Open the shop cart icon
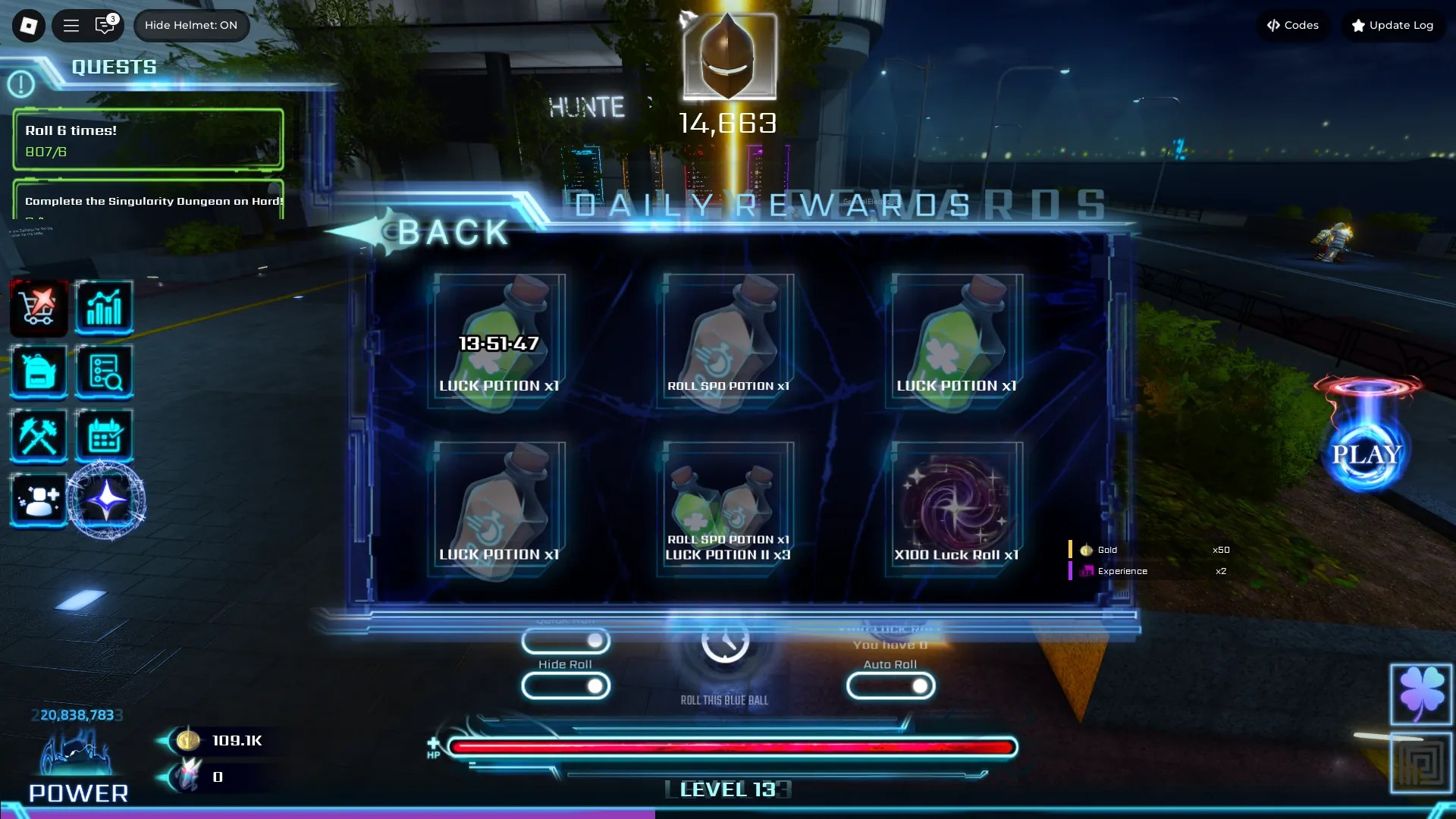 pos(38,308)
